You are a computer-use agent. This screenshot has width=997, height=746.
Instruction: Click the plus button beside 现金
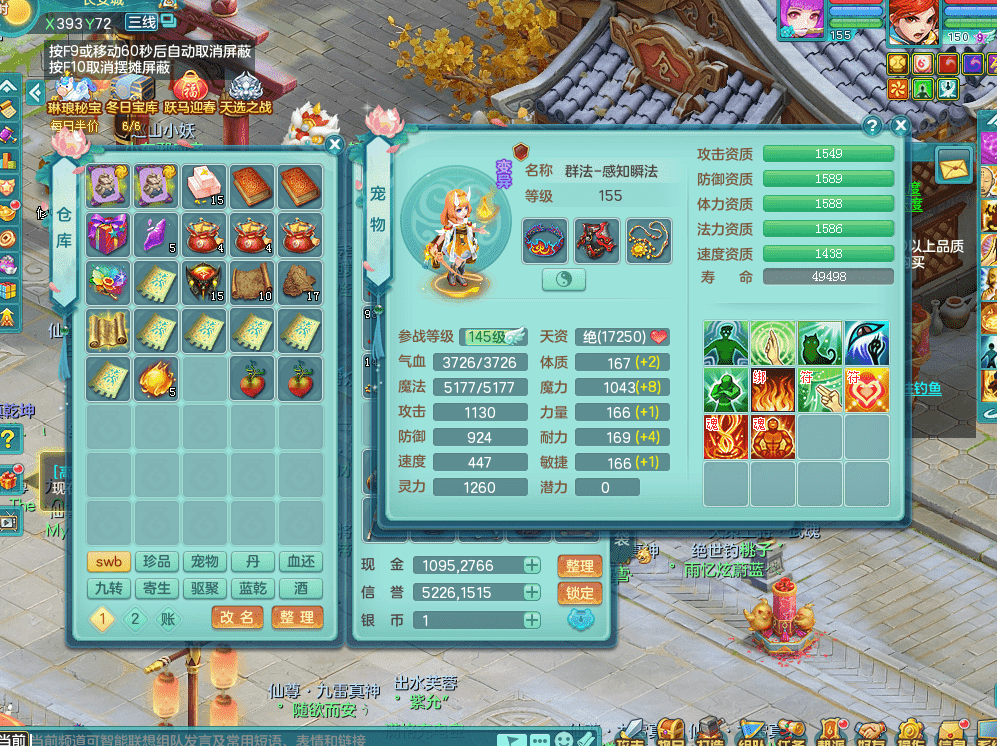(x=532, y=565)
